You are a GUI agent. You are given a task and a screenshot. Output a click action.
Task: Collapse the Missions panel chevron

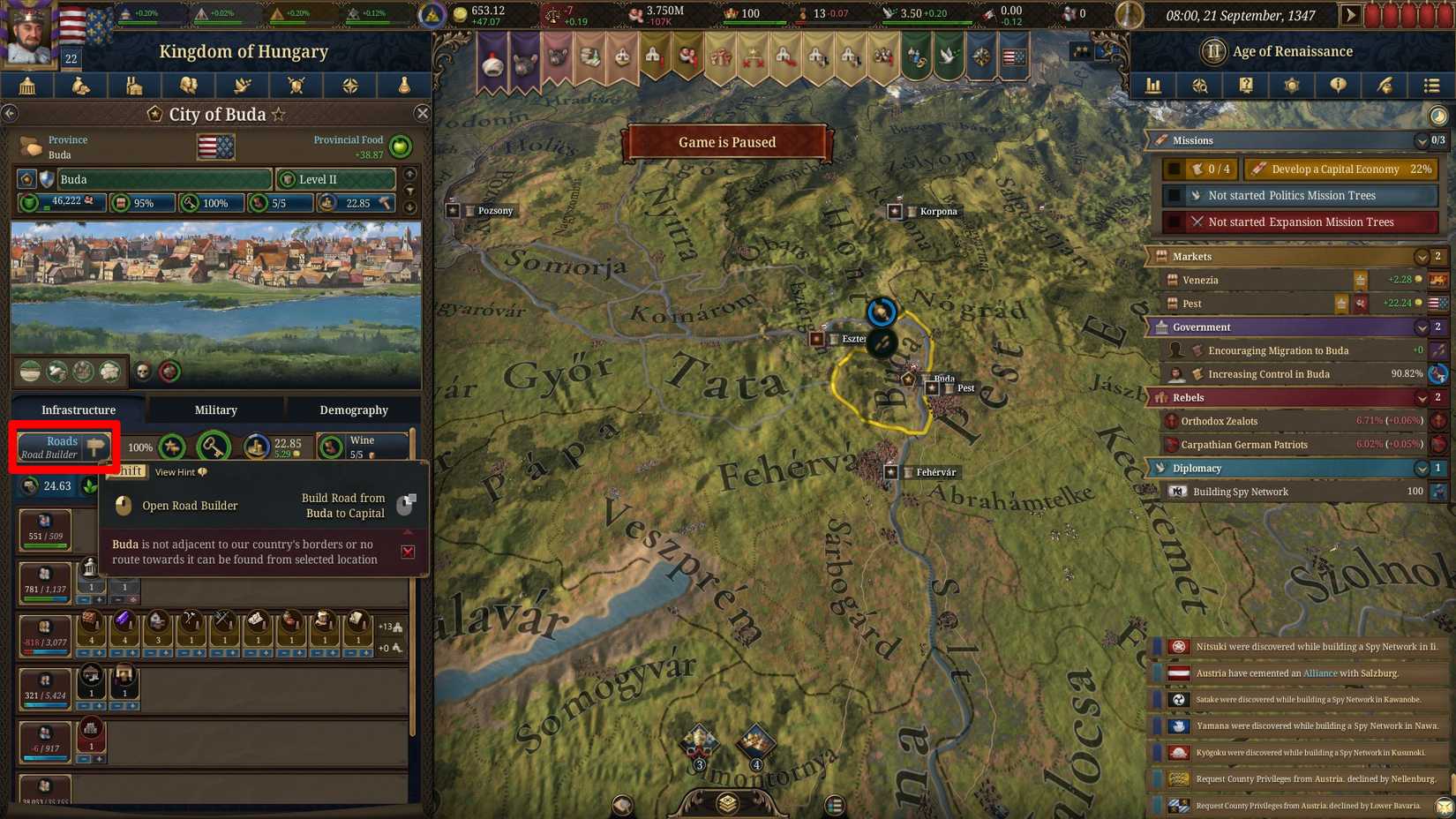point(1422,140)
